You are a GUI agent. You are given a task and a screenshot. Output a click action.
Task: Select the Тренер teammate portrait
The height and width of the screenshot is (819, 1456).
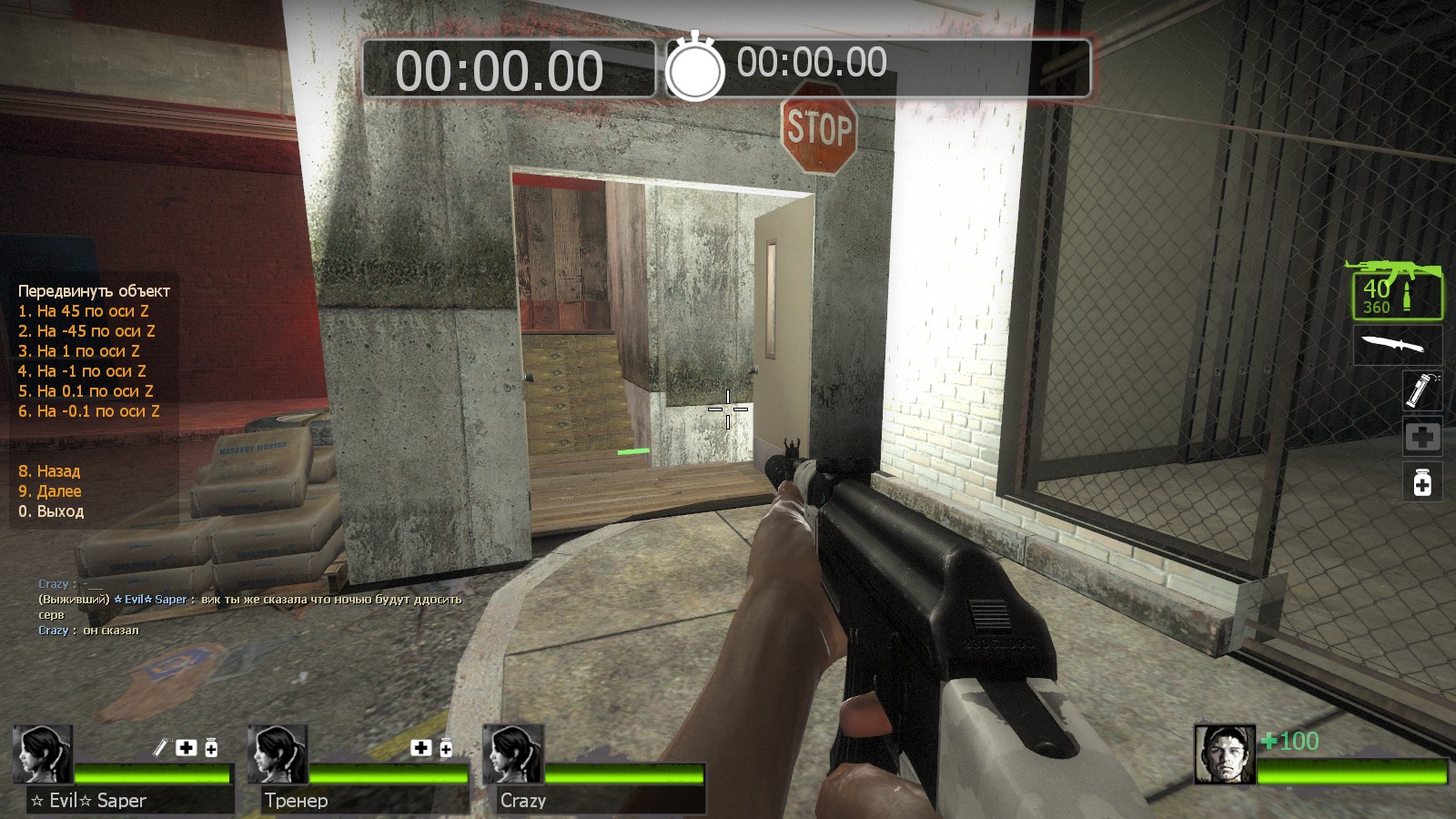pyautogui.click(x=278, y=754)
